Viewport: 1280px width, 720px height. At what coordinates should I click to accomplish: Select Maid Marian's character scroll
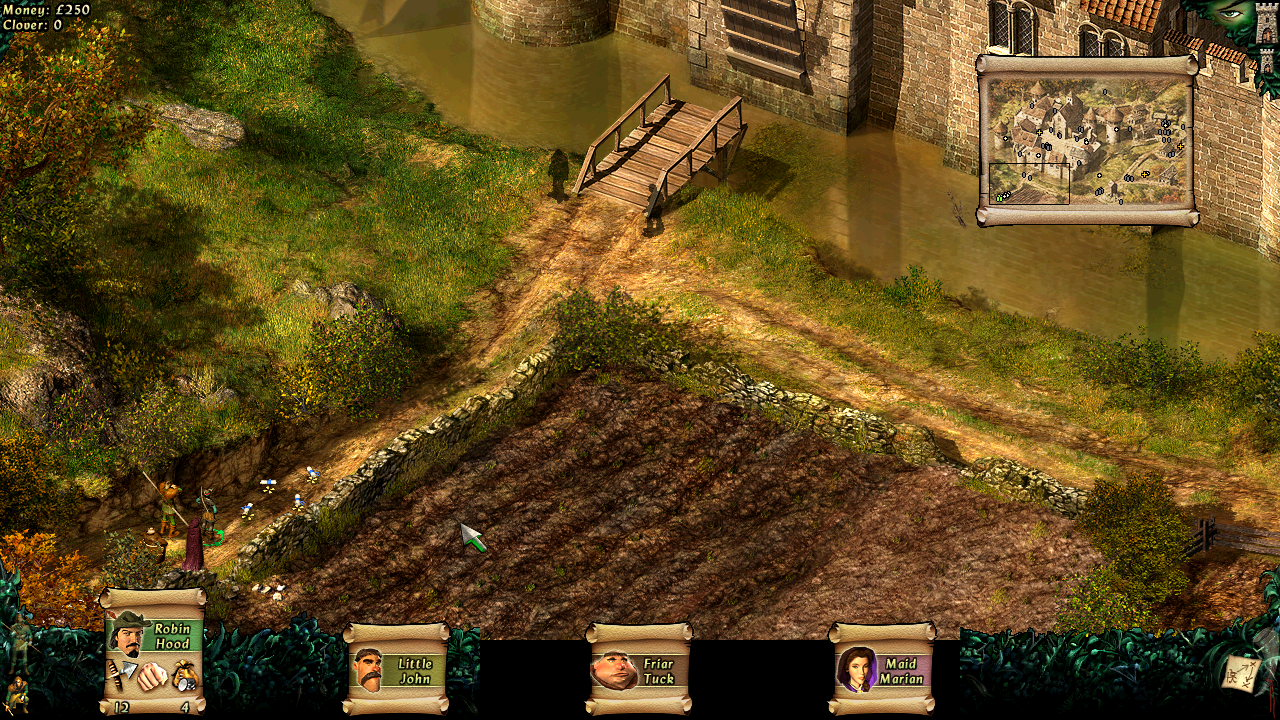[x=882, y=669]
